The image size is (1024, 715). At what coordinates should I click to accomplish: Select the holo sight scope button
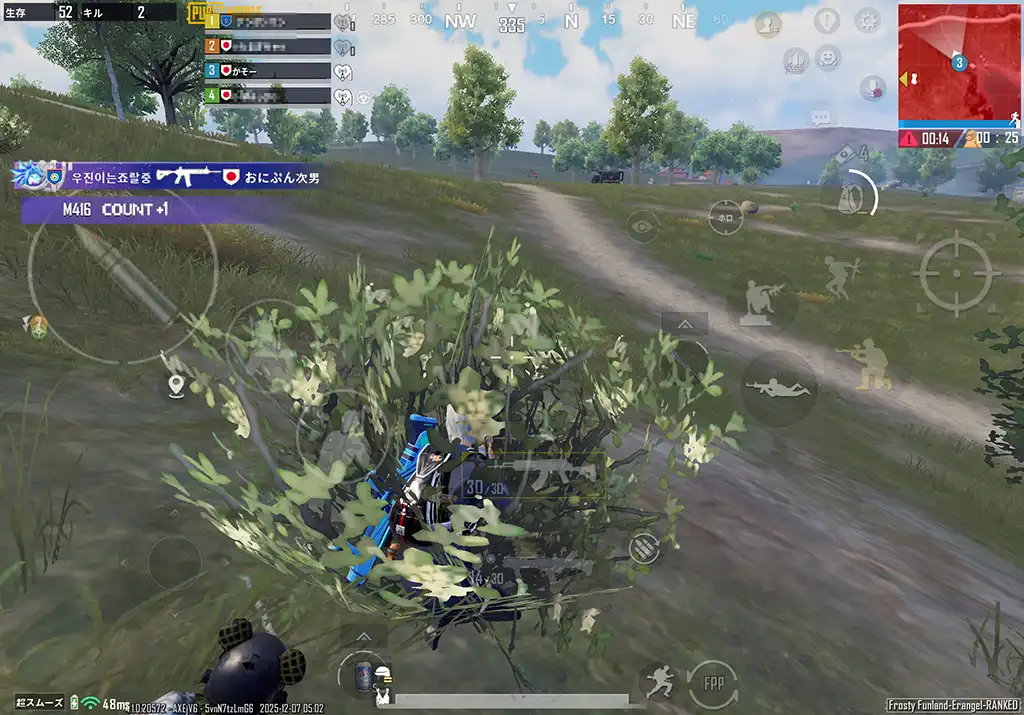(x=725, y=217)
